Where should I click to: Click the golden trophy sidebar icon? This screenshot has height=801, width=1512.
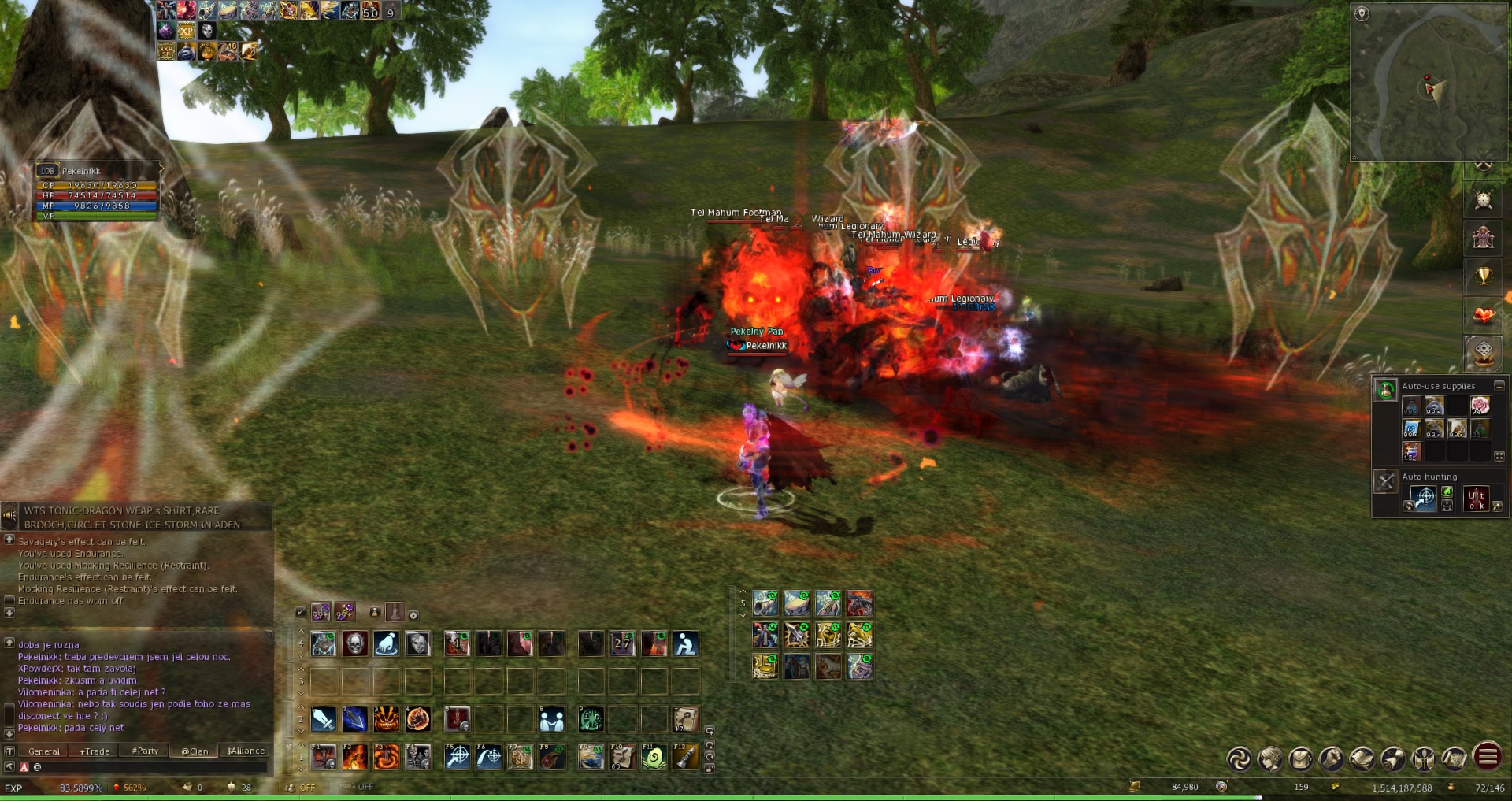pyautogui.click(x=1484, y=276)
